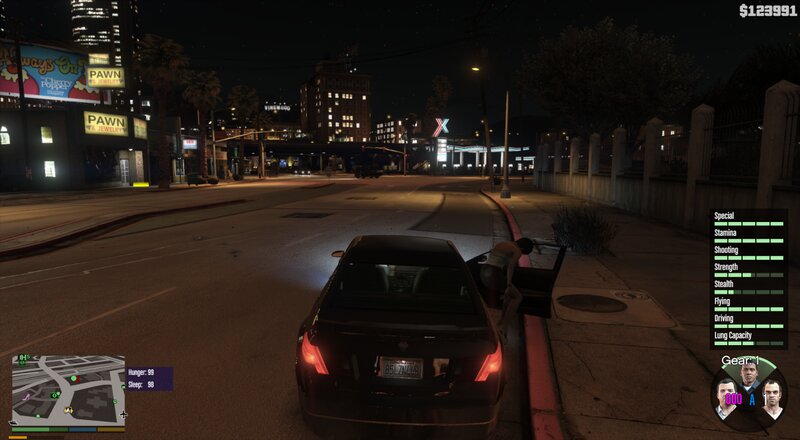Click the airplane marker on the minimap
The width and height of the screenshot is (800, 440).
123,413
